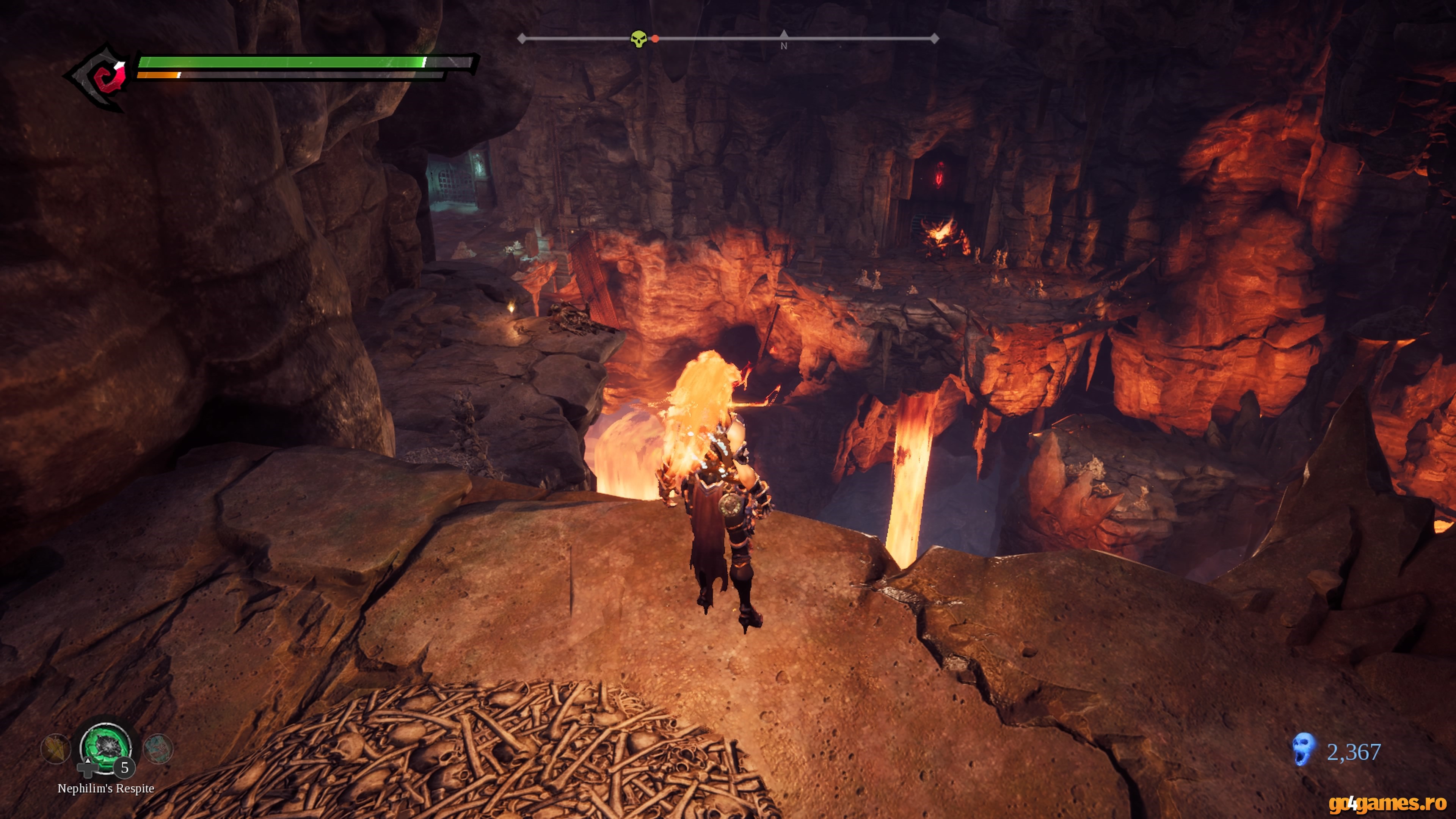Click the Fury hollow emblem by the health bar

pyautogui.click(x=102, y=77)
